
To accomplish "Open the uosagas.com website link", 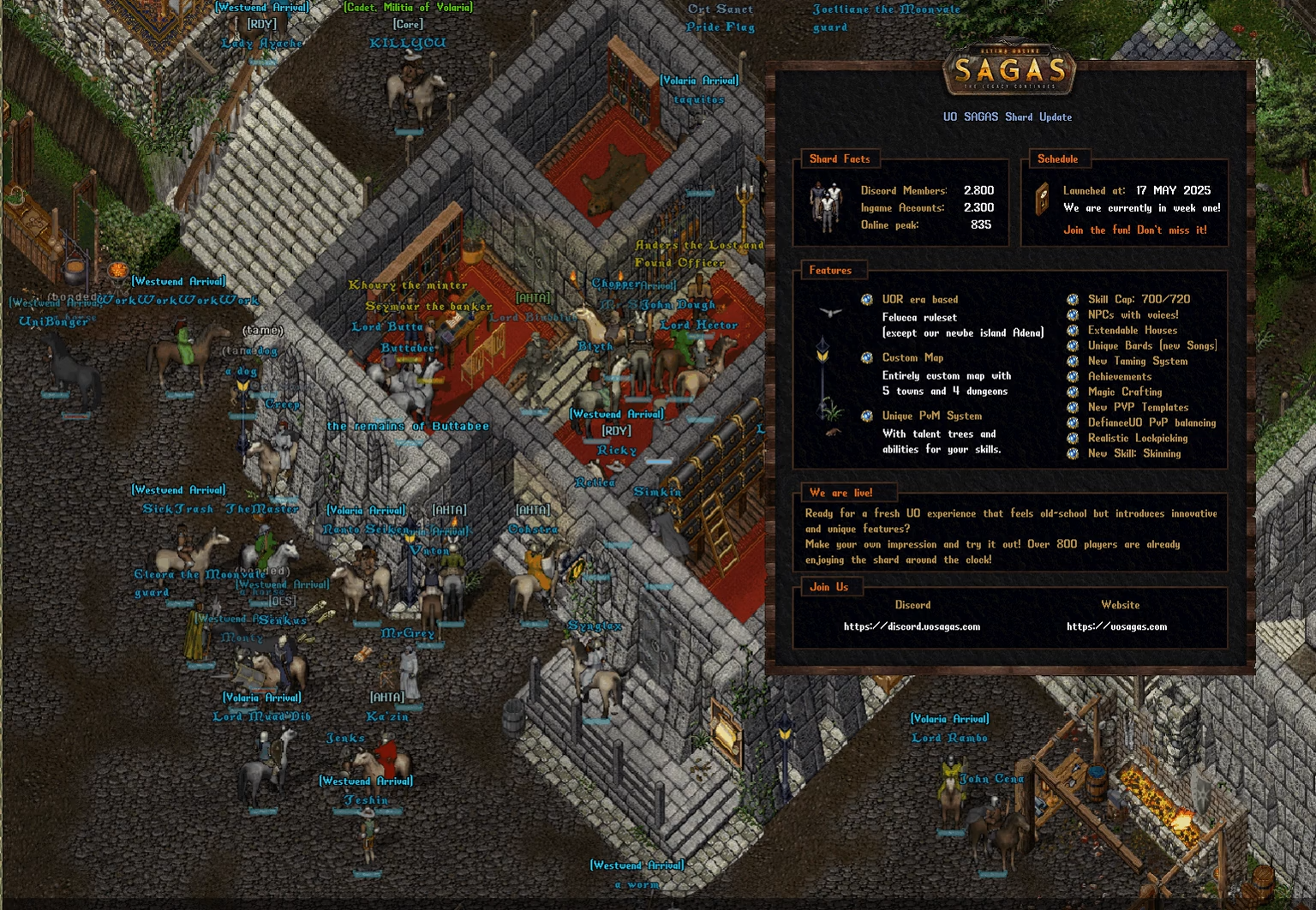I will point(1116,626).
